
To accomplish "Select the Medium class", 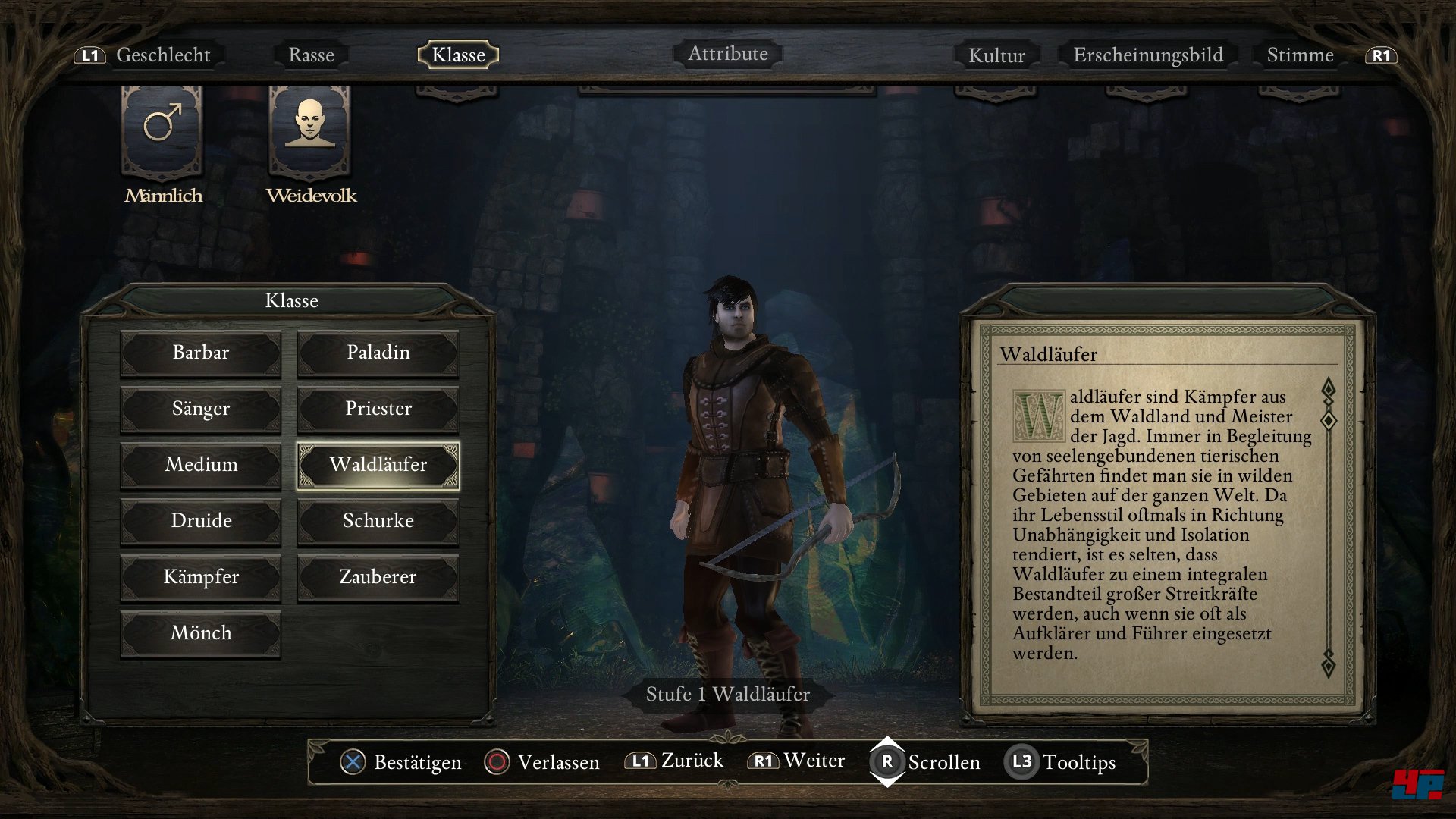I will coord(201,465).
